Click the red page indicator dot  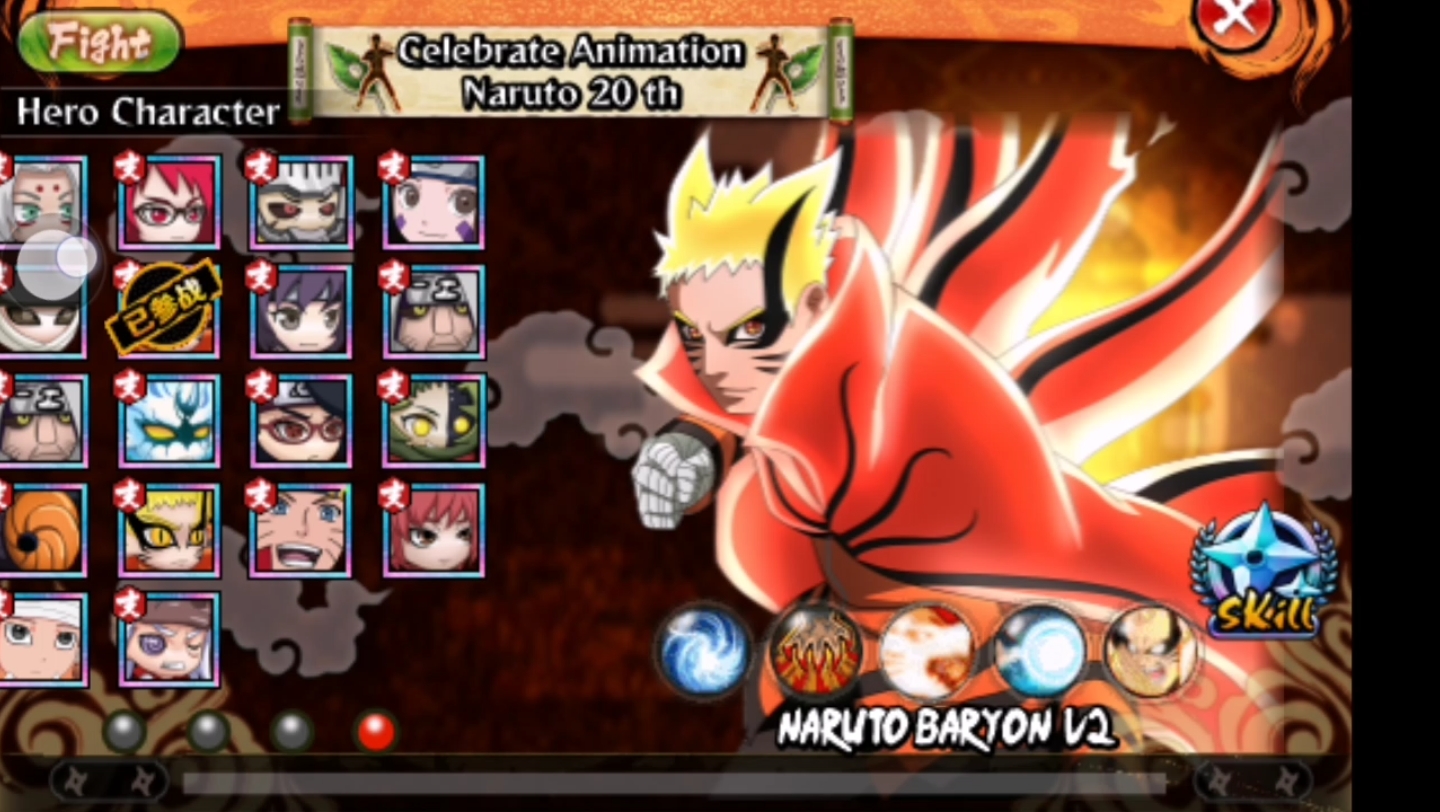tap(376, 731)
